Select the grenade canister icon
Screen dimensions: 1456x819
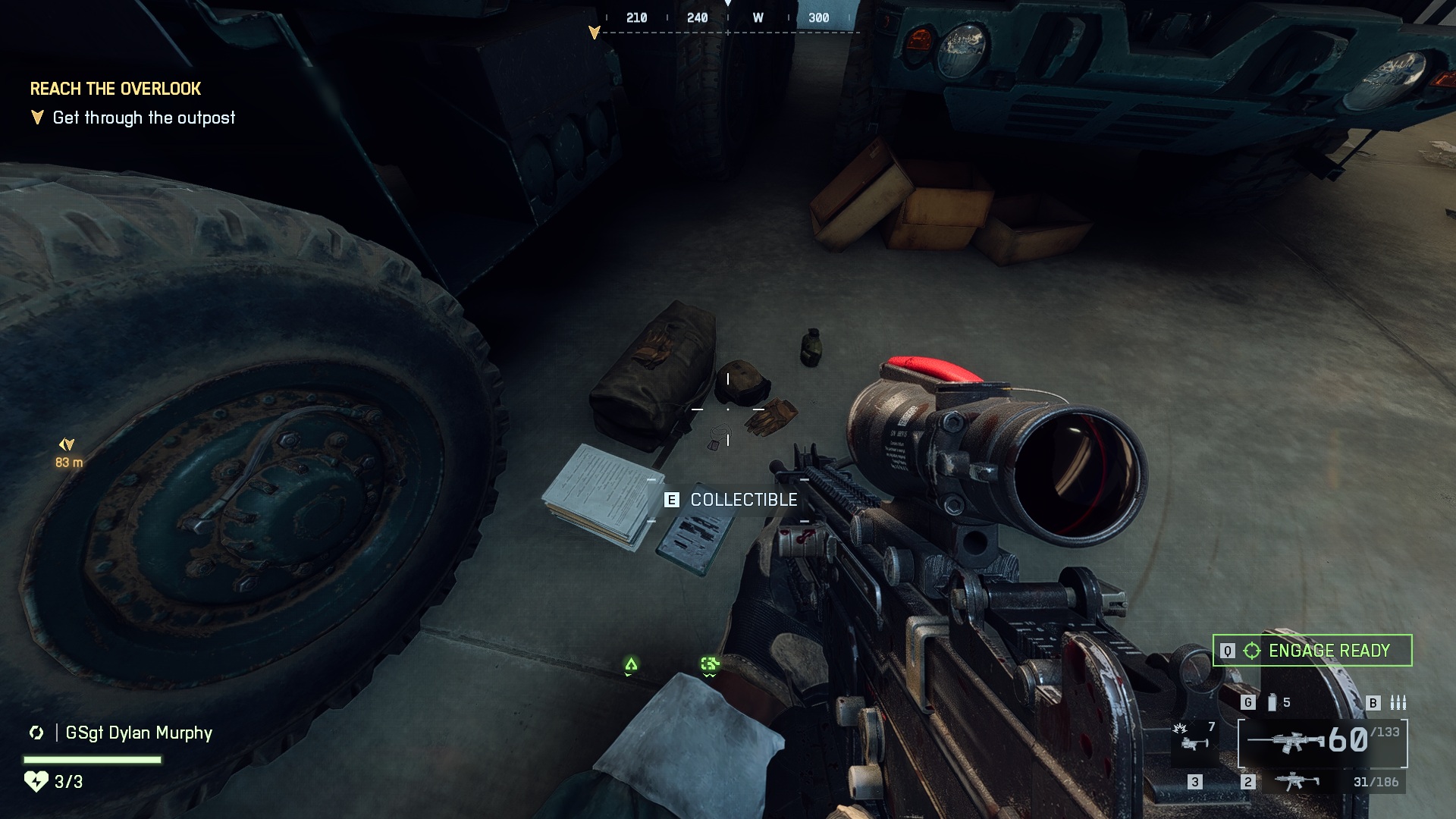(x=1272, y=703)
